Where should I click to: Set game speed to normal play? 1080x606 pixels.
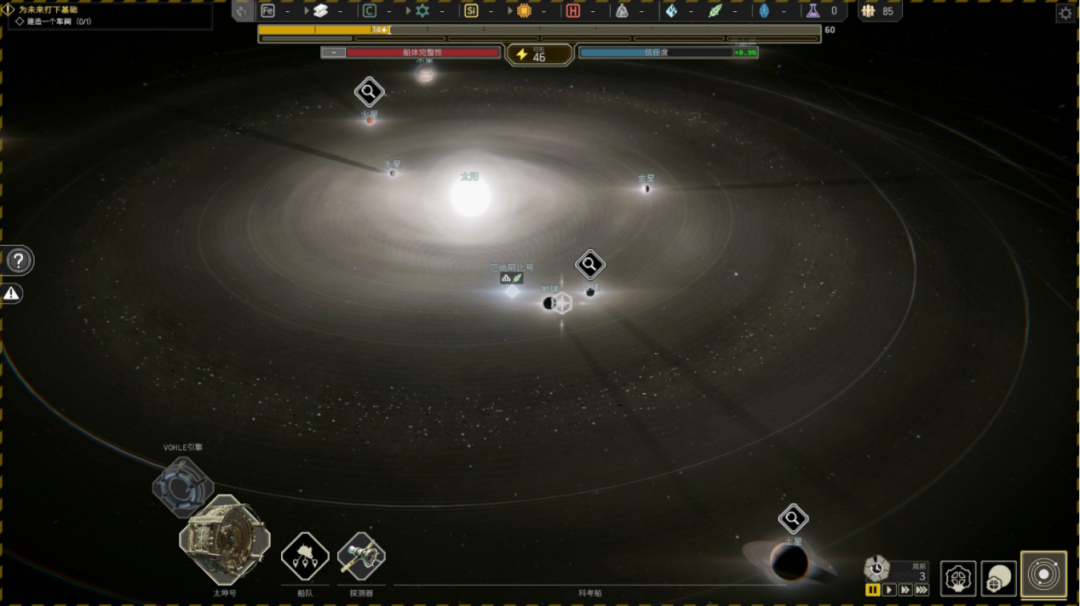click(889, 590)
